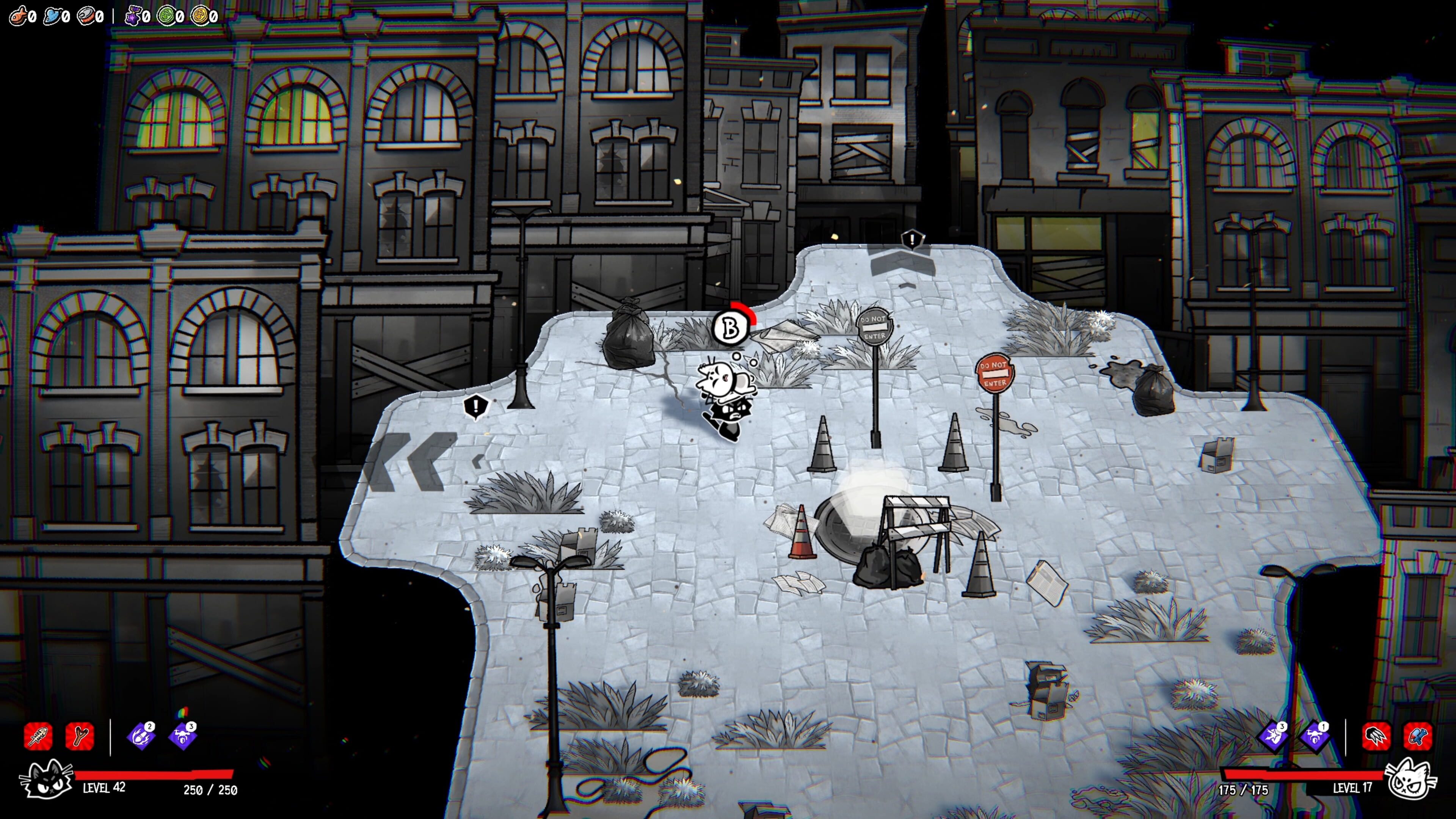The width and height of the screenshot is (1456, 819).
Task: Click the canned food currency icon
Action: click(x=86, y=15)
